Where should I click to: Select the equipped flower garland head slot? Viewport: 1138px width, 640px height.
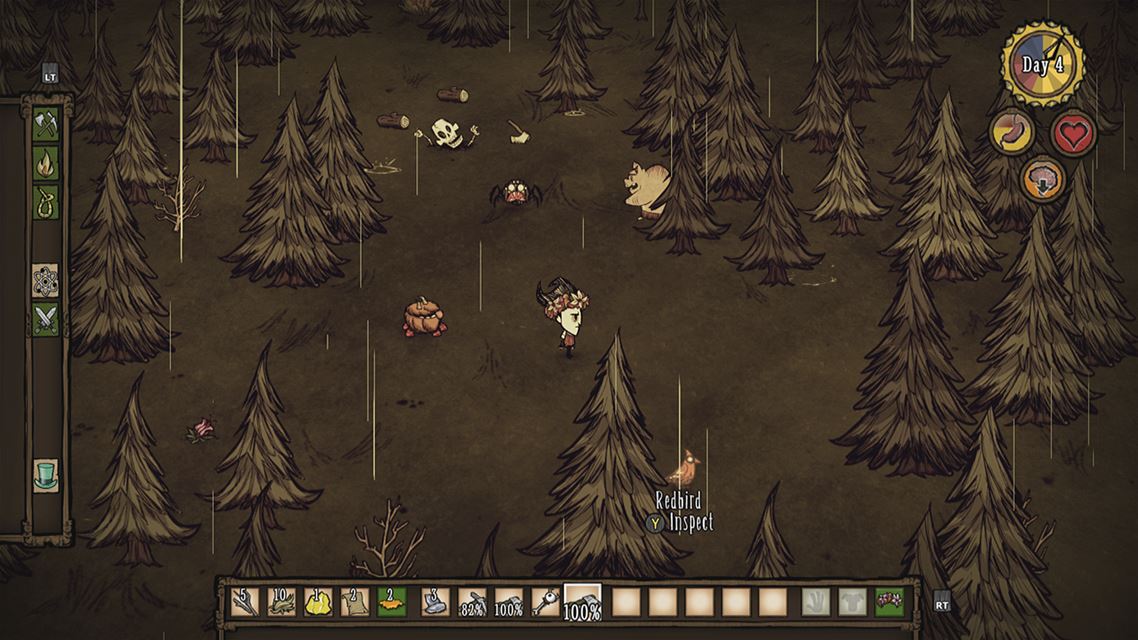[889, 602]
